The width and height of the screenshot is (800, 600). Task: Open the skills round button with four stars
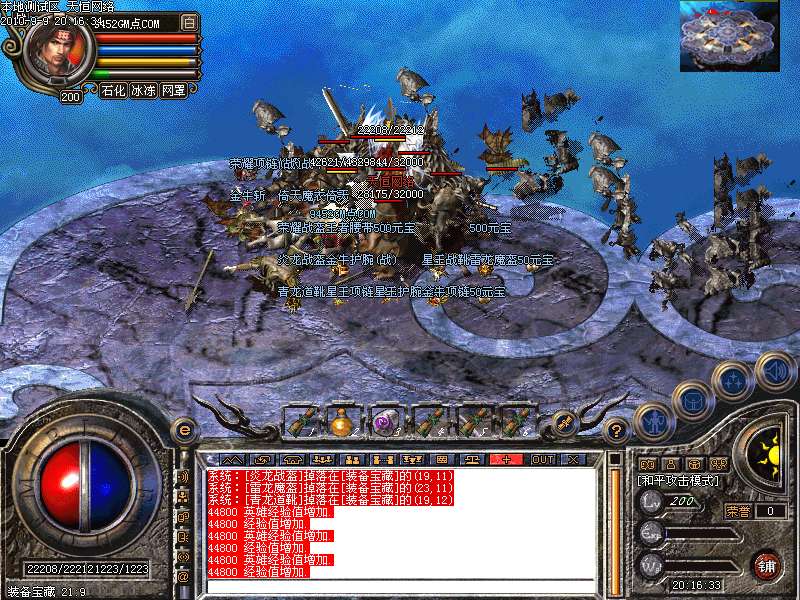(x=734, y=380)
